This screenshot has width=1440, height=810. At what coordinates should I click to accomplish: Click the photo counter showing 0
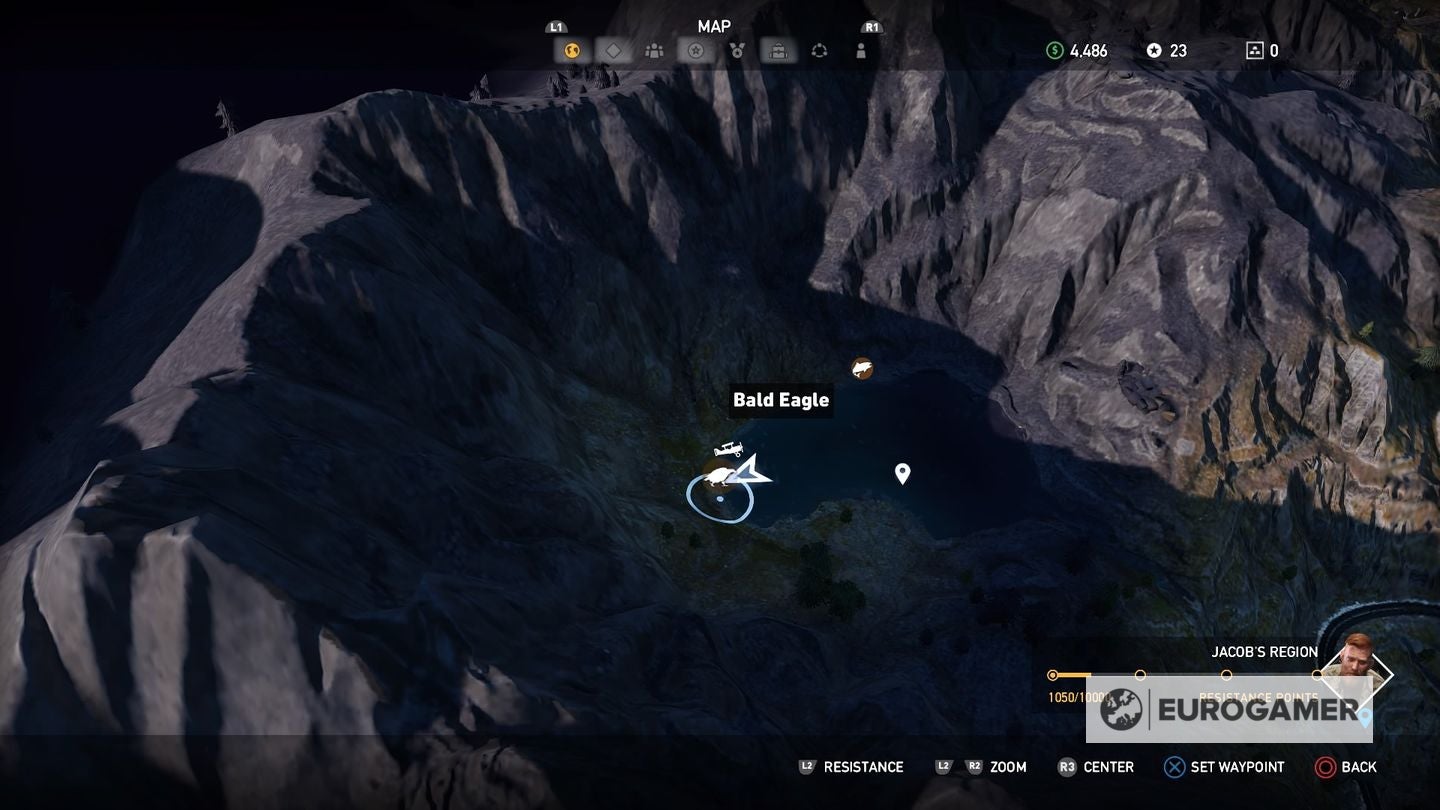coord(1264,50)
